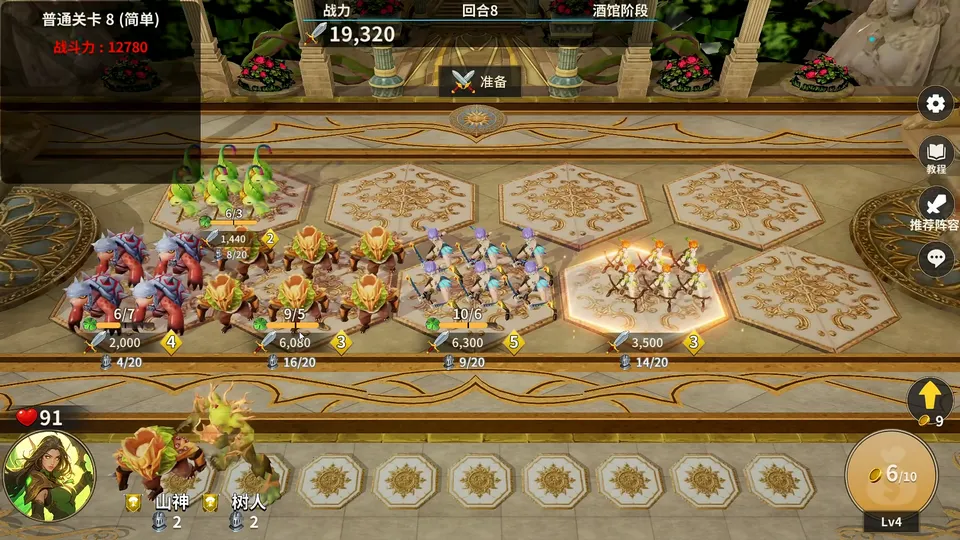Image resolution: width=960 pixels, height=540 pixels.
Task: Show the 推荐阵容 recommended lineup
Action: 936,205
